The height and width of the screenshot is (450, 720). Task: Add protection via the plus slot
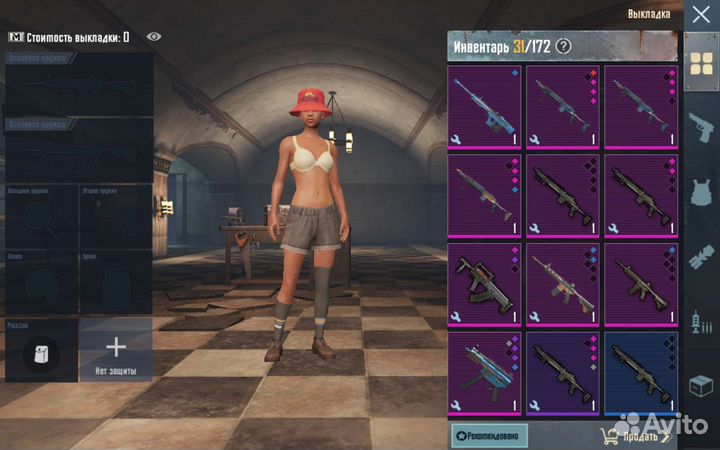[116, 350]
